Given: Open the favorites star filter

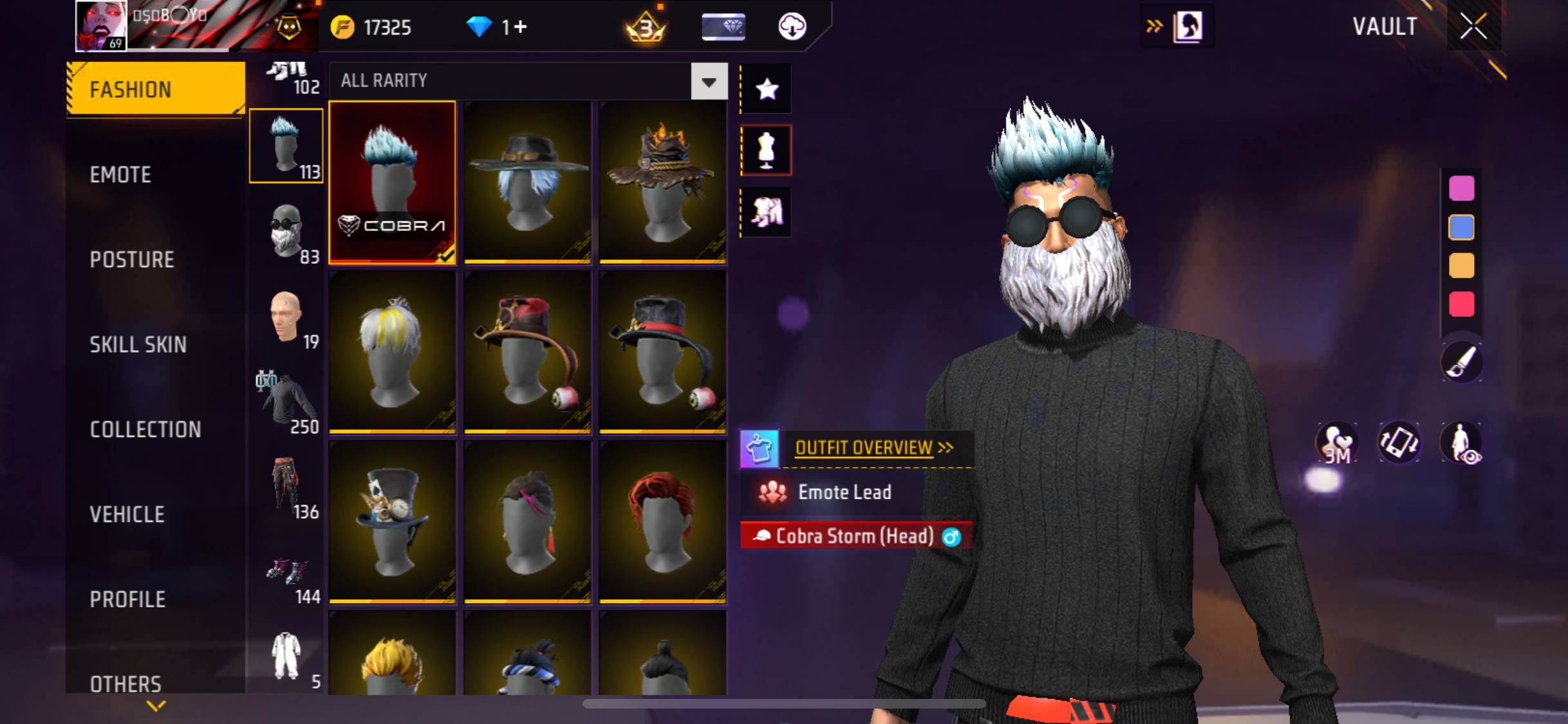Looking at the screenshot, I should point(766,89).
